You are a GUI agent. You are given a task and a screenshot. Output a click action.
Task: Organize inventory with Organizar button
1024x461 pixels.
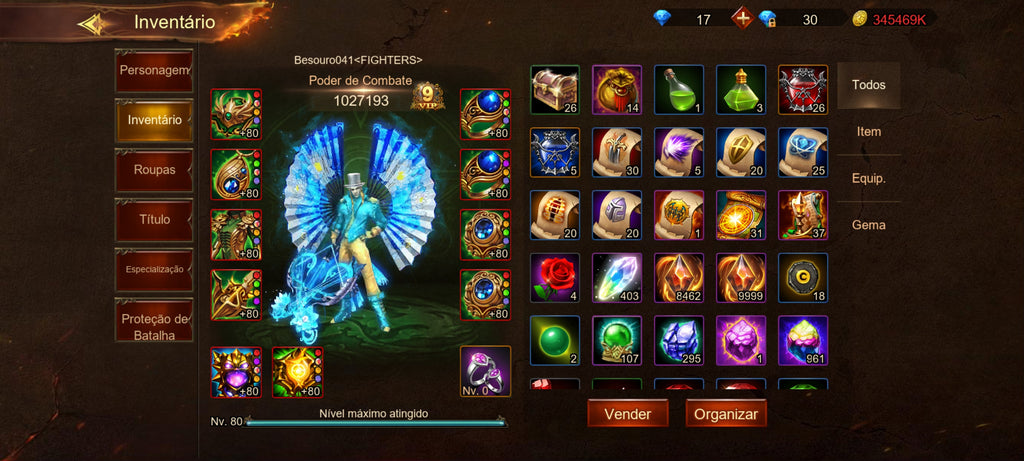pyautogui.click(x=726, y=413)
